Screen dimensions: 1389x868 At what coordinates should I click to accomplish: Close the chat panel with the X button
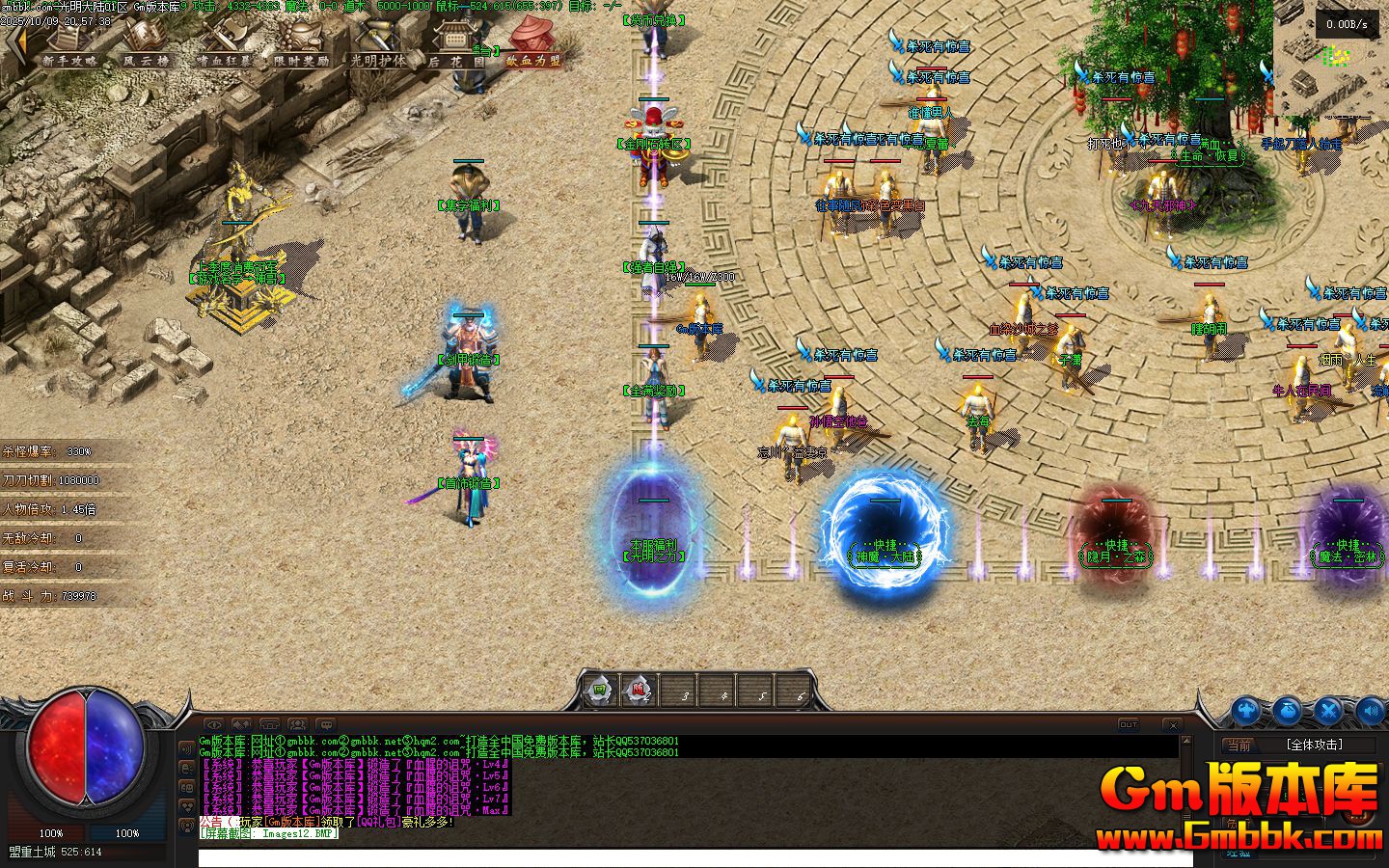pos(1172,724)
